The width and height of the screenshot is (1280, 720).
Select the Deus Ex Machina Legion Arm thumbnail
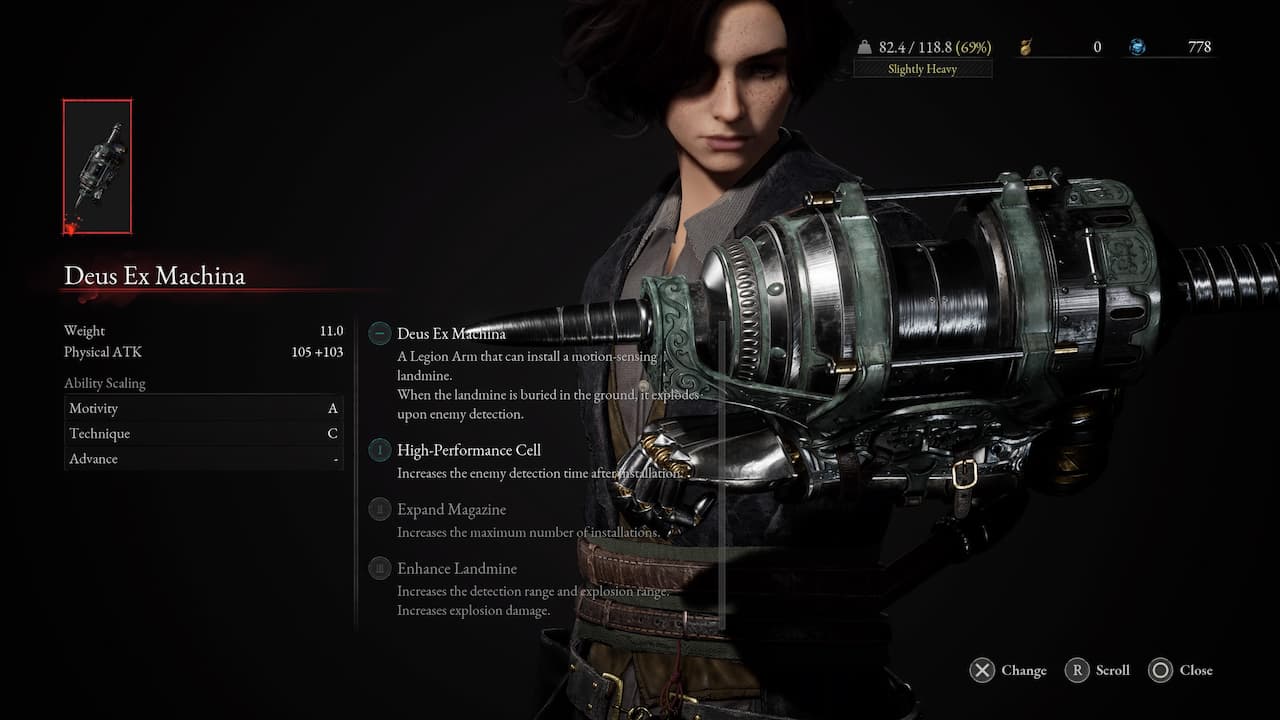(x=97, y=166)
